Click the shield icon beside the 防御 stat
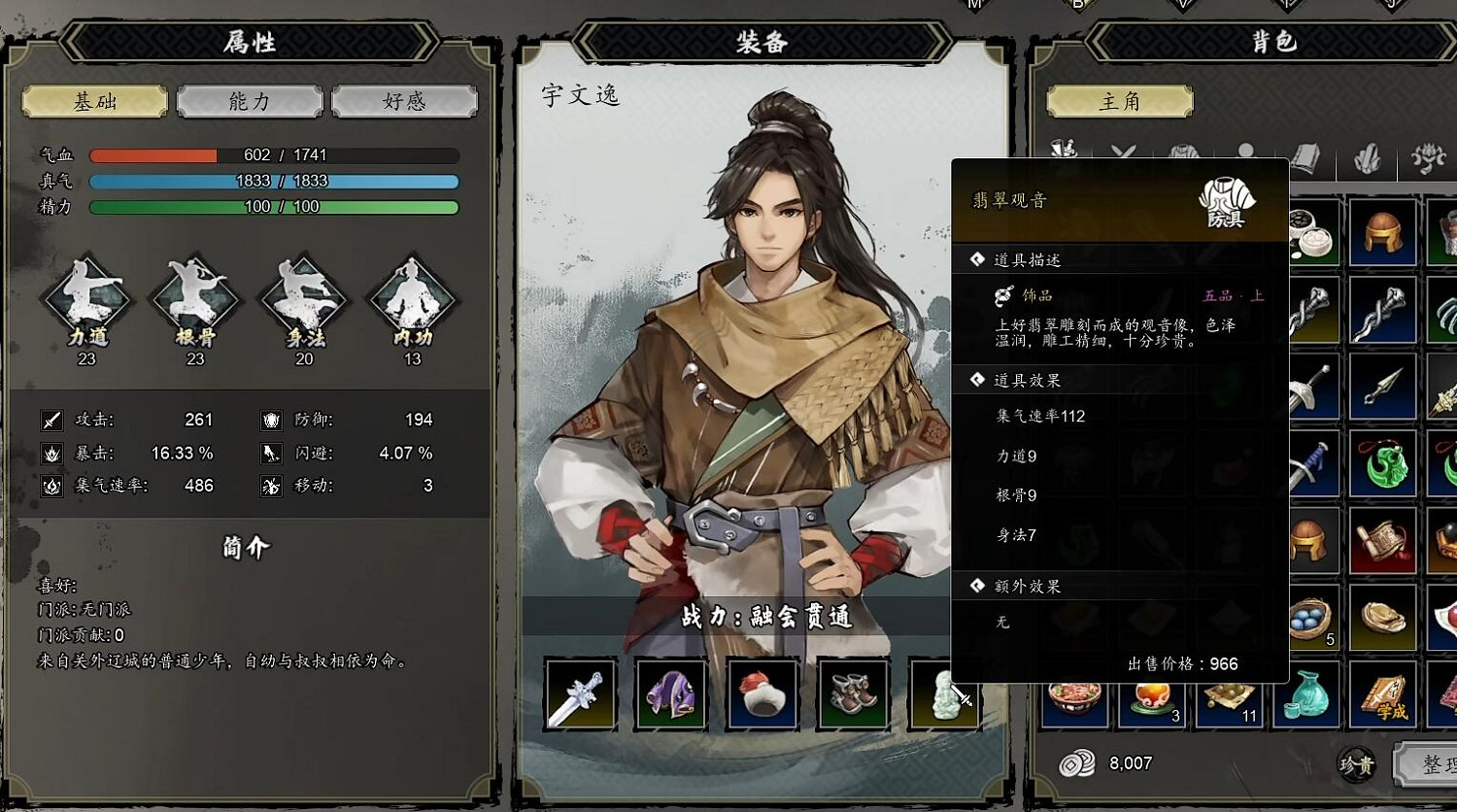 [269, 420]
